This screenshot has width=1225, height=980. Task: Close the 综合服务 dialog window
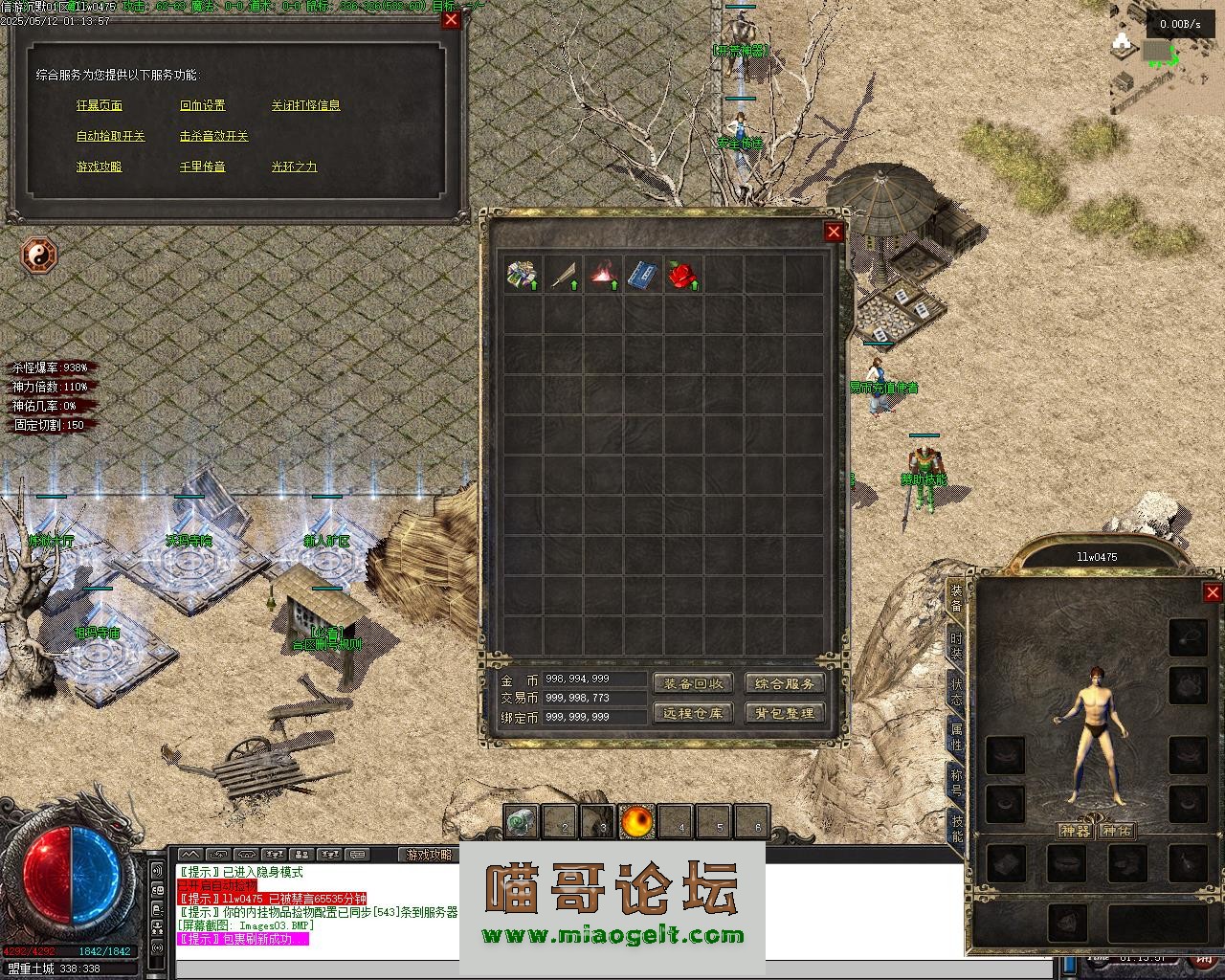click(451, 19)
